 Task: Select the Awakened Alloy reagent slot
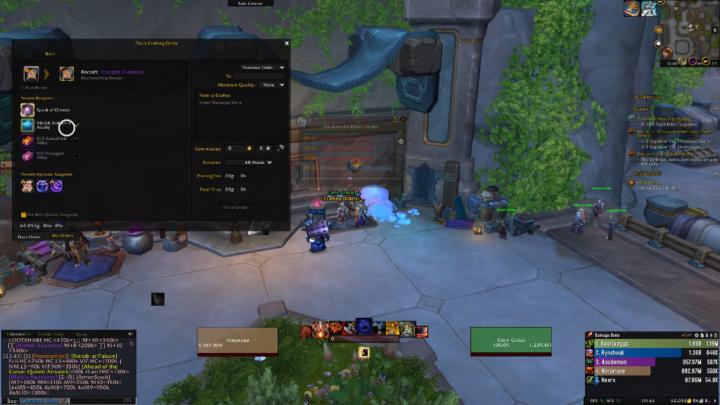click(27, 126)
